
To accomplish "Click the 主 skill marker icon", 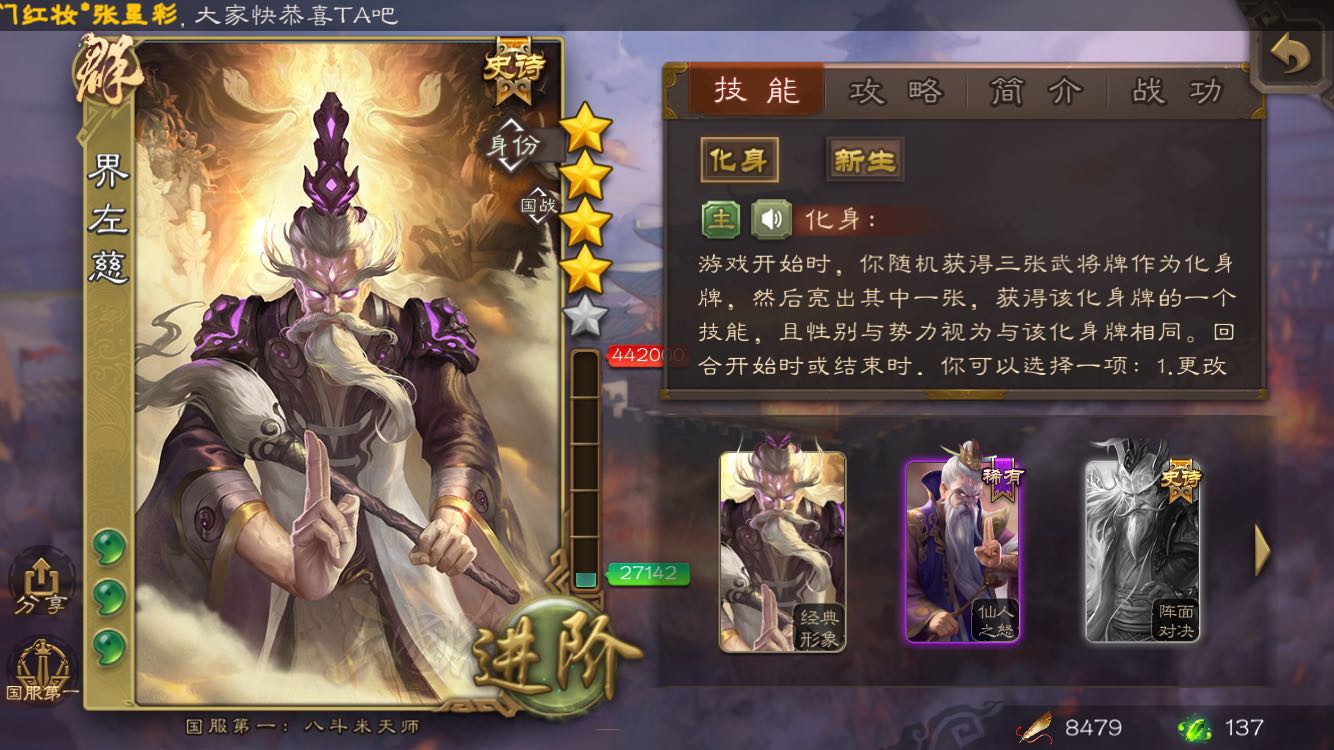I will (723, 216).
